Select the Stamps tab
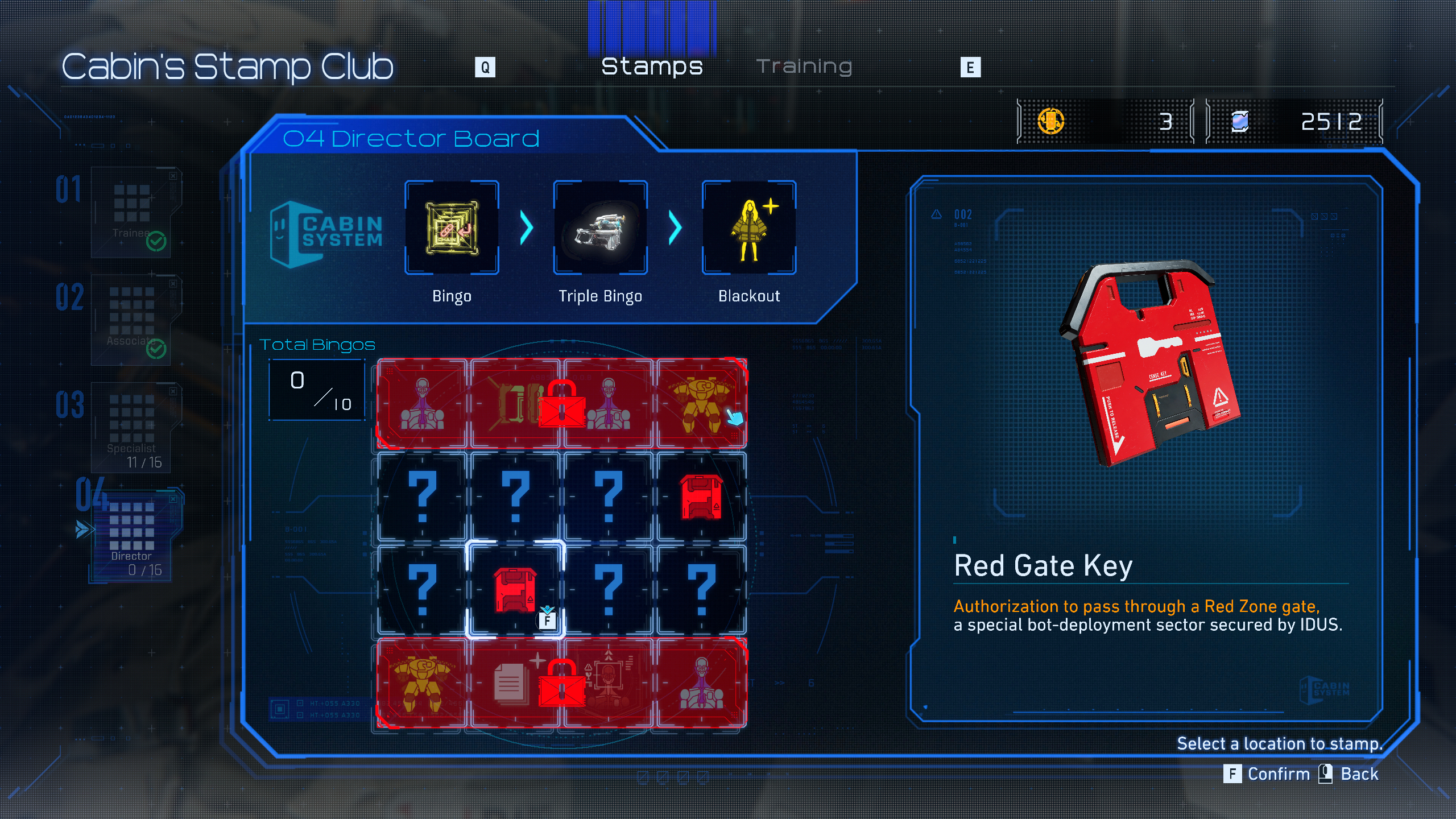The width and height of the screenshot is (1456, 819). (x=652, y=65)
